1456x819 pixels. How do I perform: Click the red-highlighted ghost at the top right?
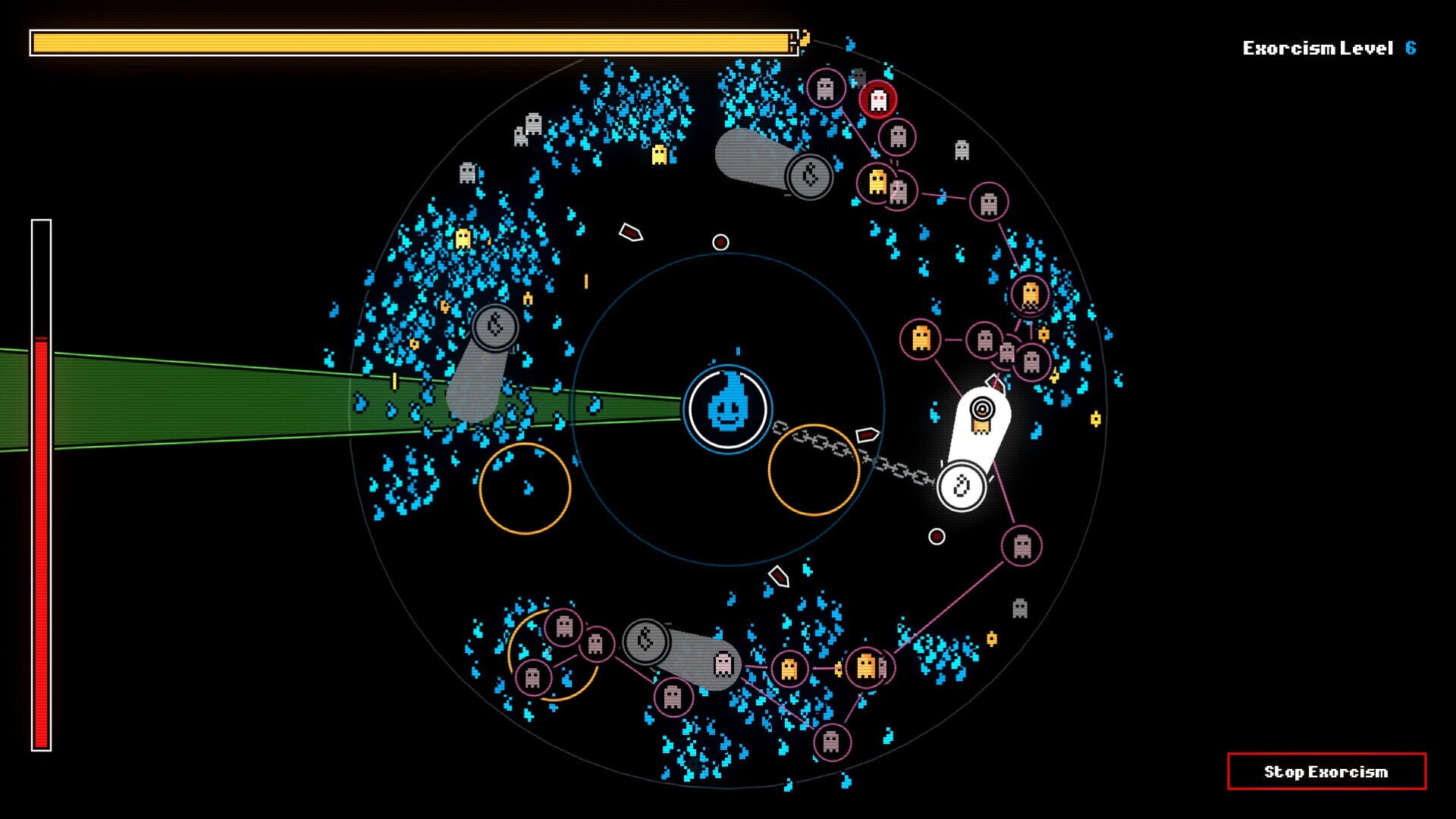point(880,99)
